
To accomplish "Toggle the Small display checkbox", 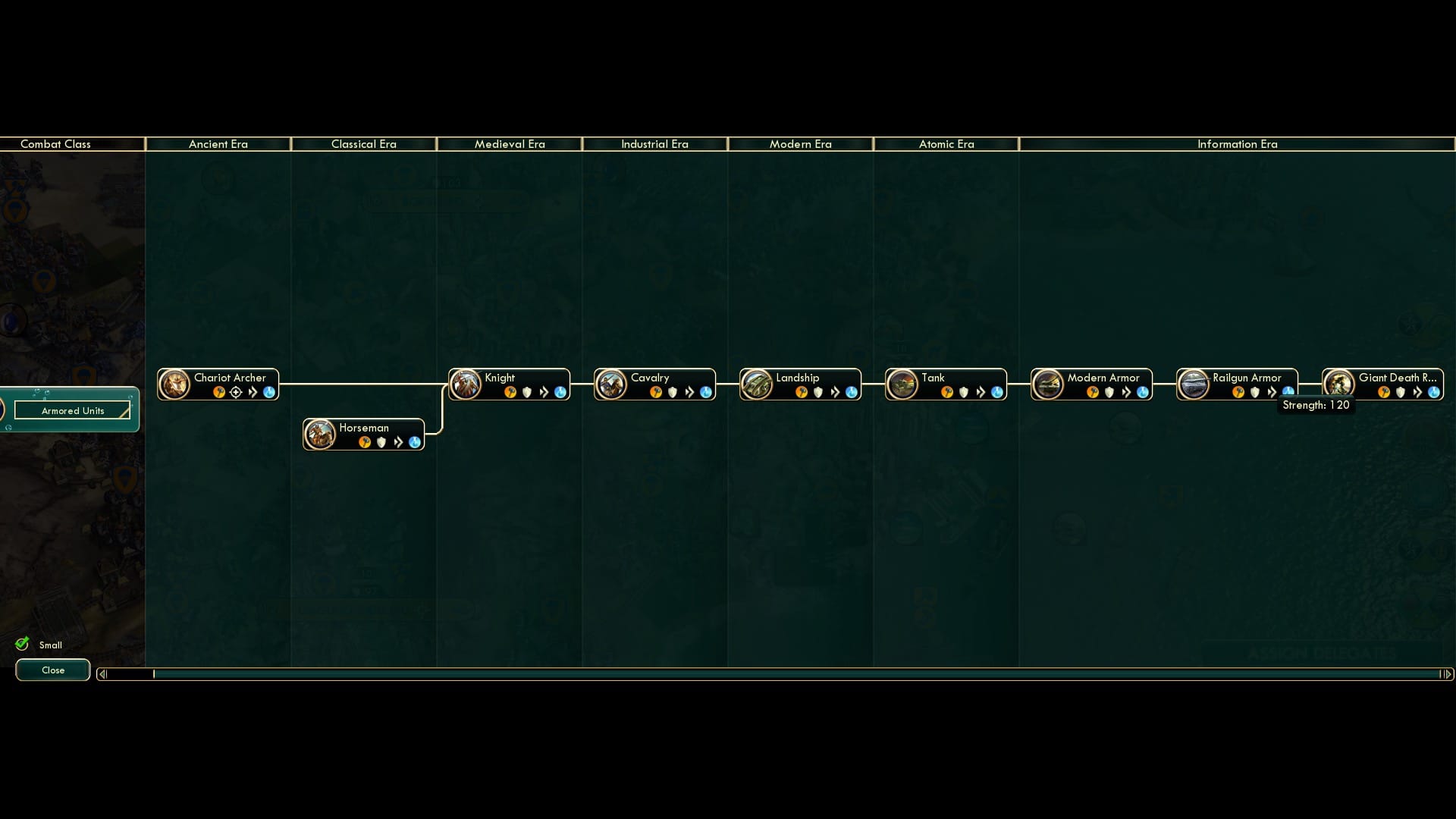I will [23, 643].
